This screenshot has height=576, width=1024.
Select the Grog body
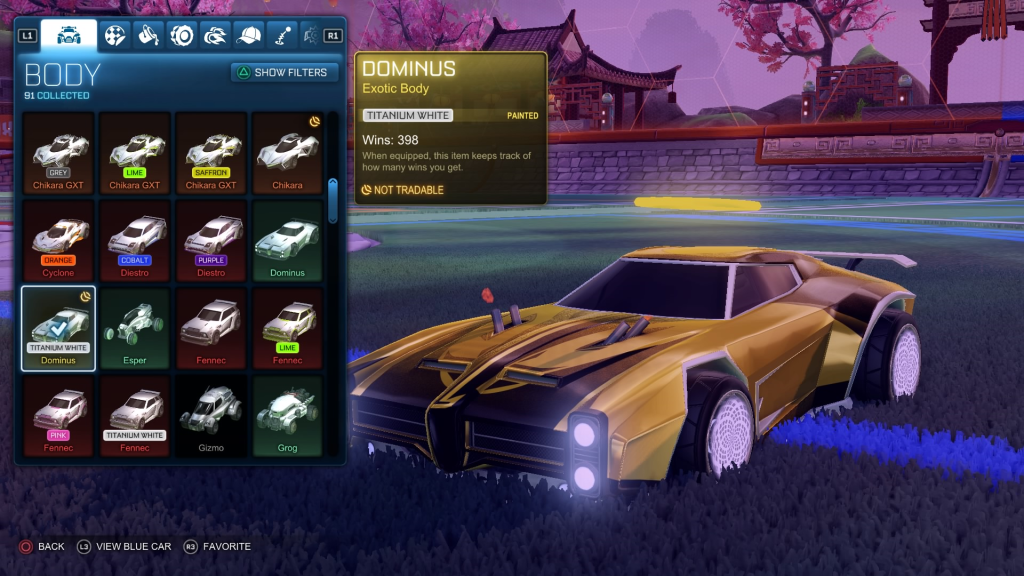pos(287,415)
